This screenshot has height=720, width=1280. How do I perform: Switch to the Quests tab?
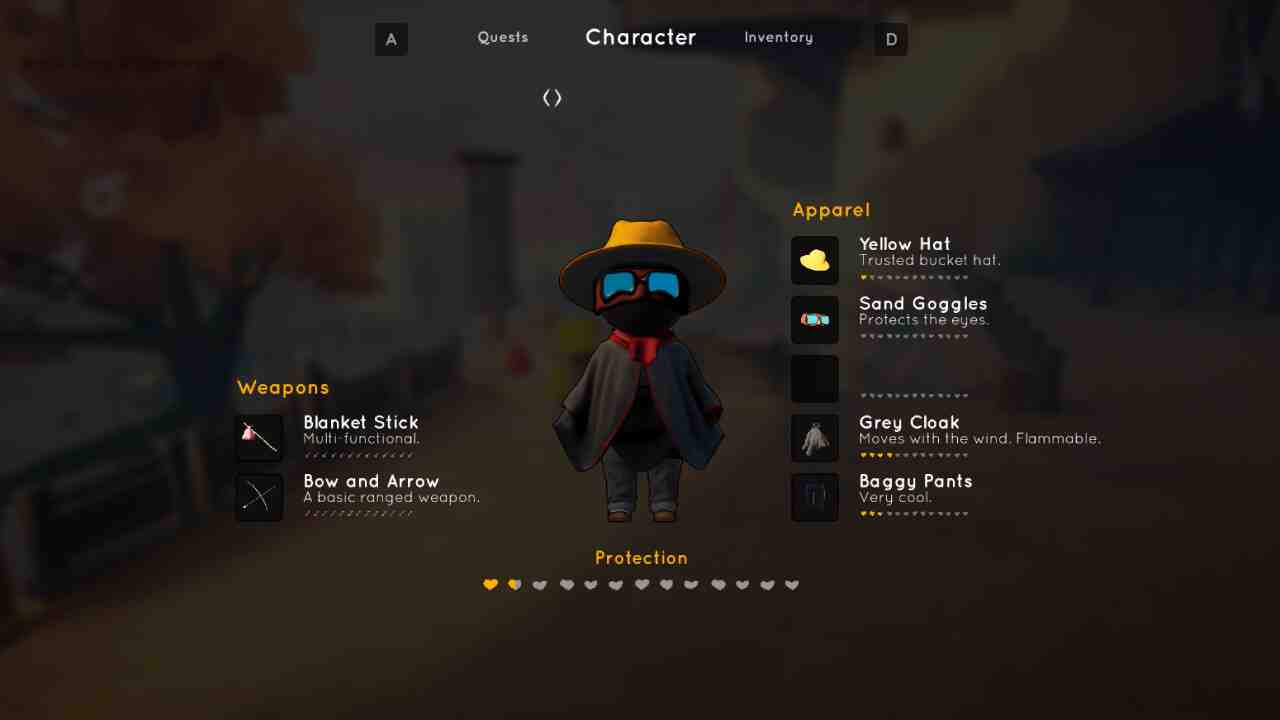502,38
